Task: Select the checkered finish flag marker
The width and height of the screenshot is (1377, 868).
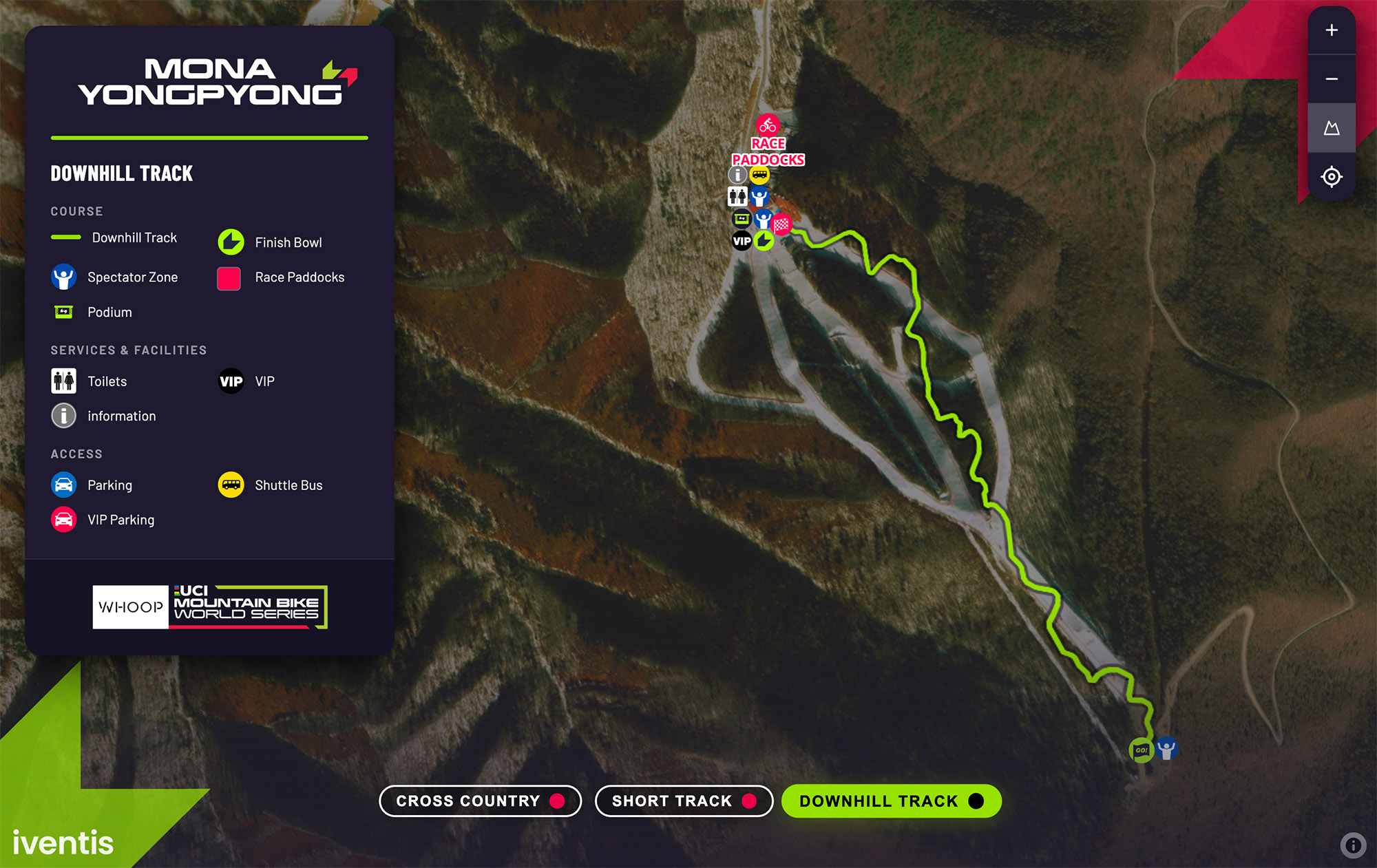Action: (781, 224)
